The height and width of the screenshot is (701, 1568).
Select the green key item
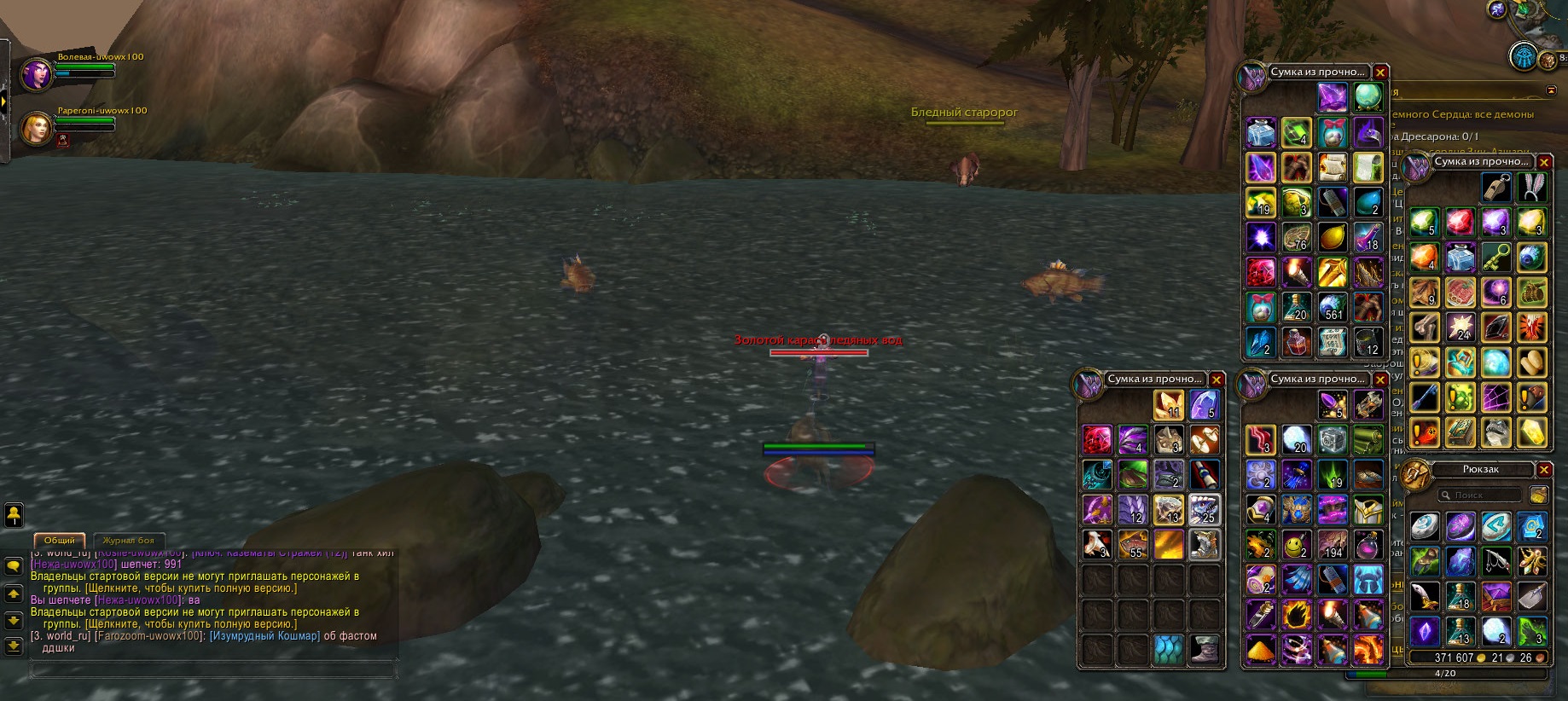point(1497,257)
